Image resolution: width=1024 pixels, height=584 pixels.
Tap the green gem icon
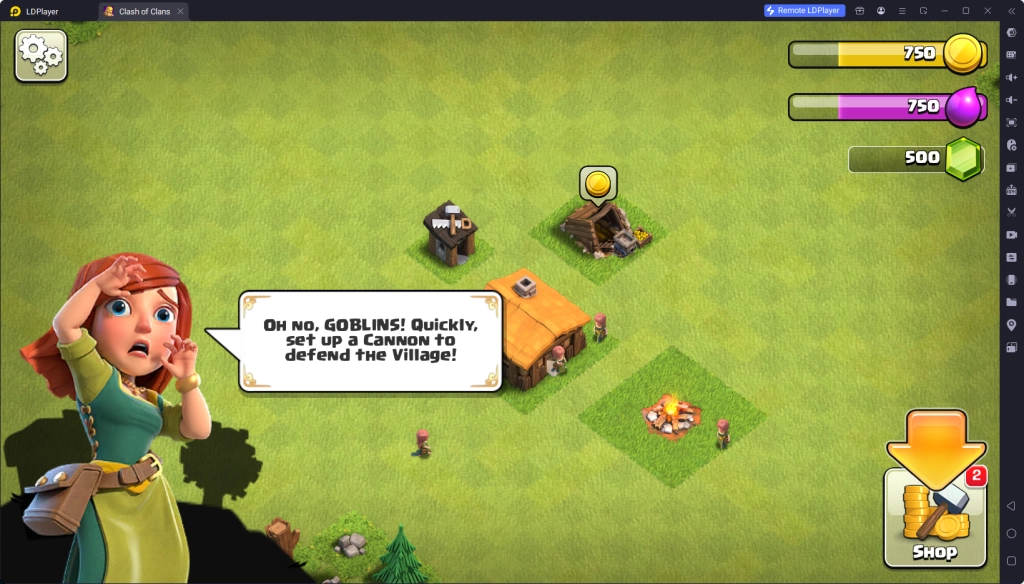tap(965, 158)
